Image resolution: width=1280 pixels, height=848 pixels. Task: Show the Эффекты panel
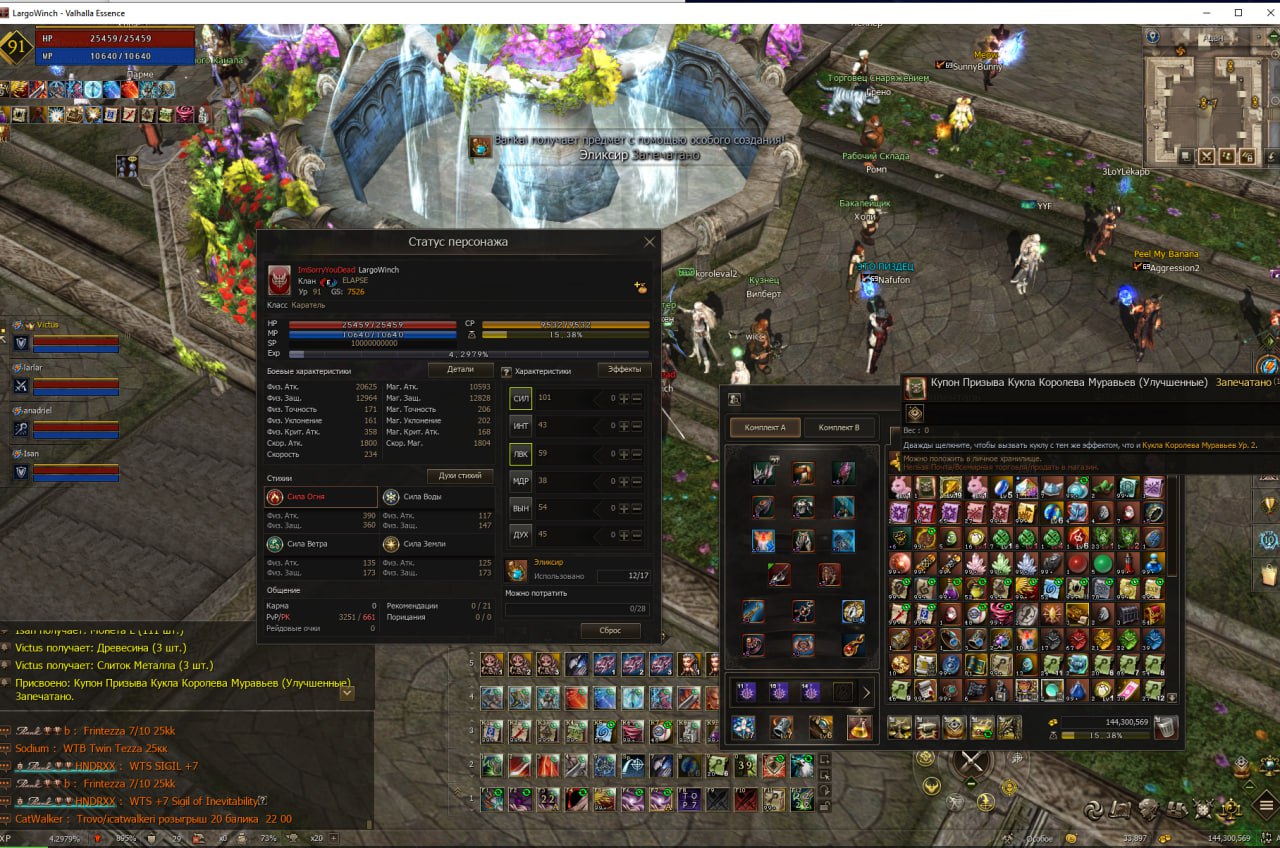624,370
